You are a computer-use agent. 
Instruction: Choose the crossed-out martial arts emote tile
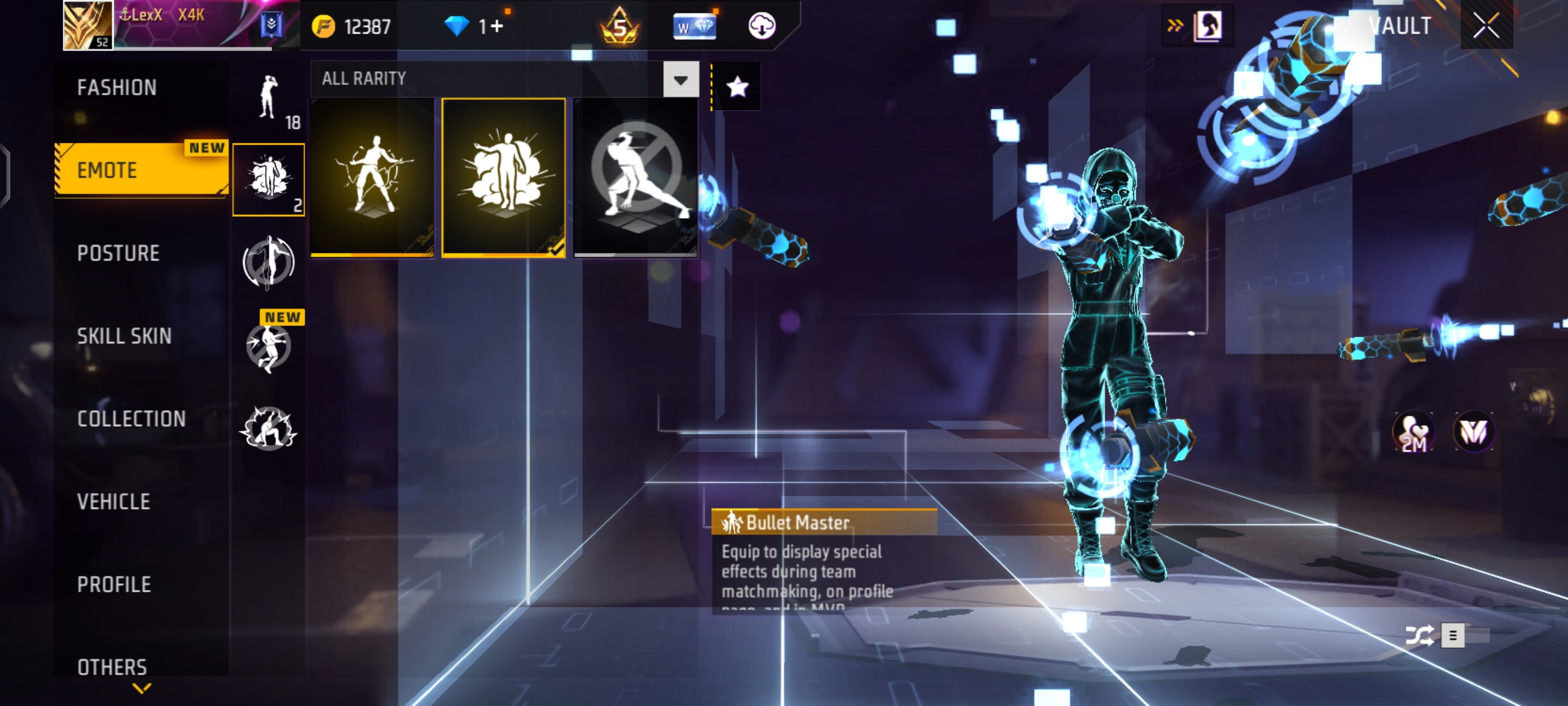636,176
